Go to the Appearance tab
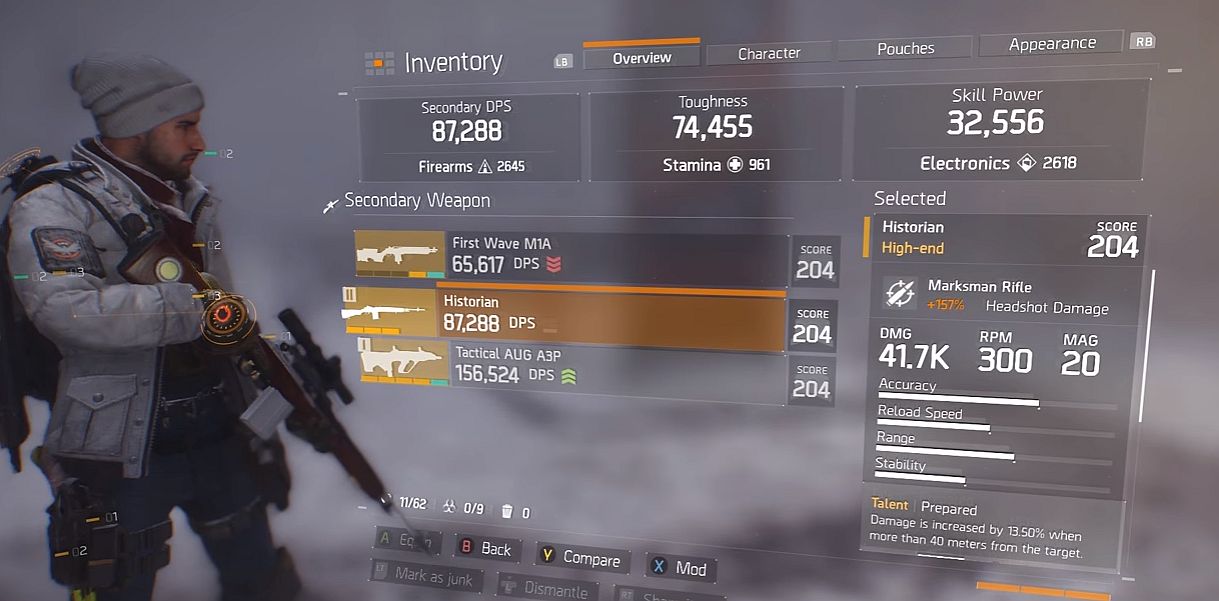1219x601 pixels. coord(1052,44)
